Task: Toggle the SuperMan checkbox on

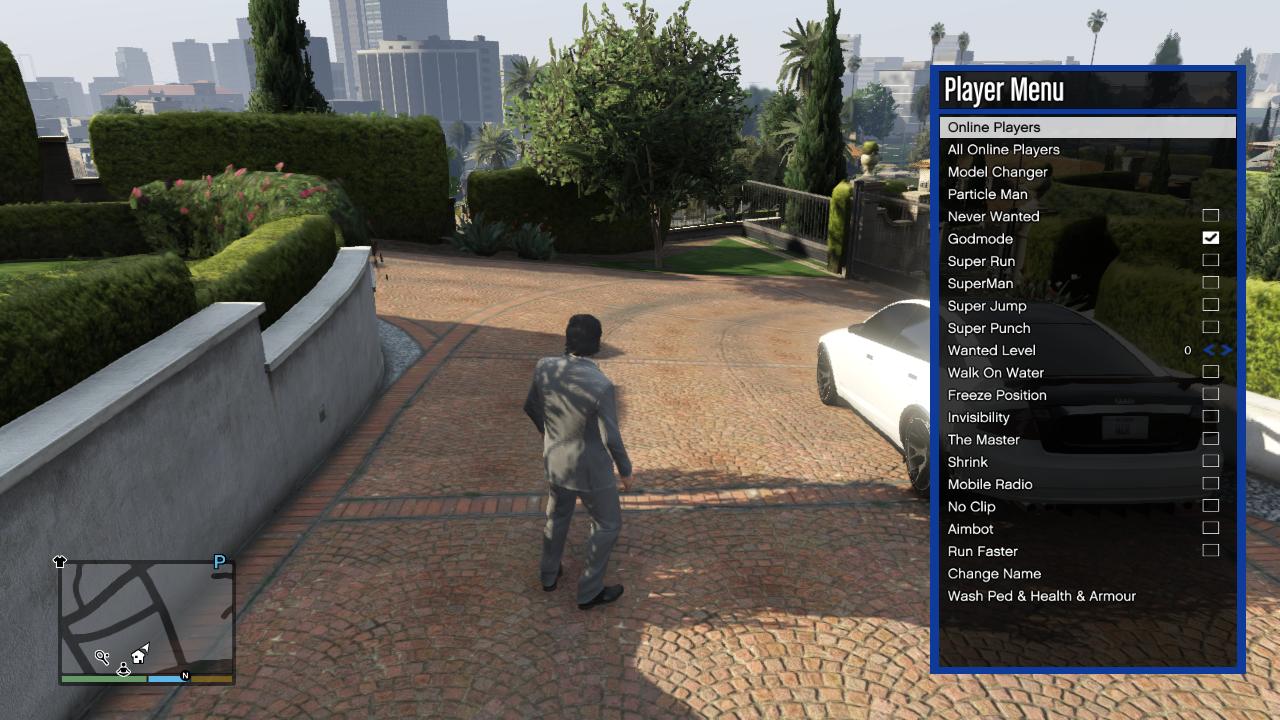Action: [x=1210, y=283]
